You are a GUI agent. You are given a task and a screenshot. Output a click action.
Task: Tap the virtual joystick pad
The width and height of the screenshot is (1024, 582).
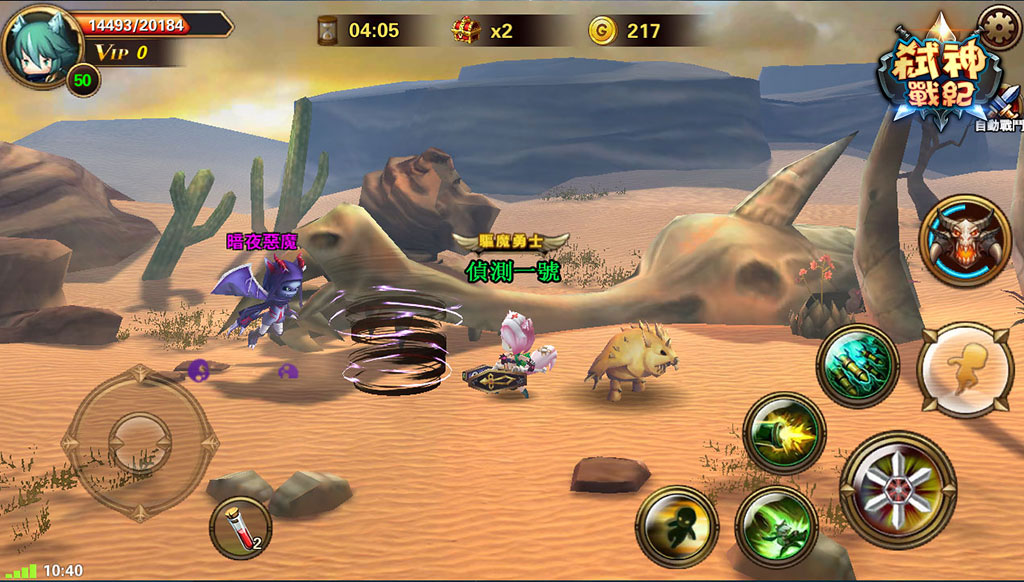pos(139,440)
